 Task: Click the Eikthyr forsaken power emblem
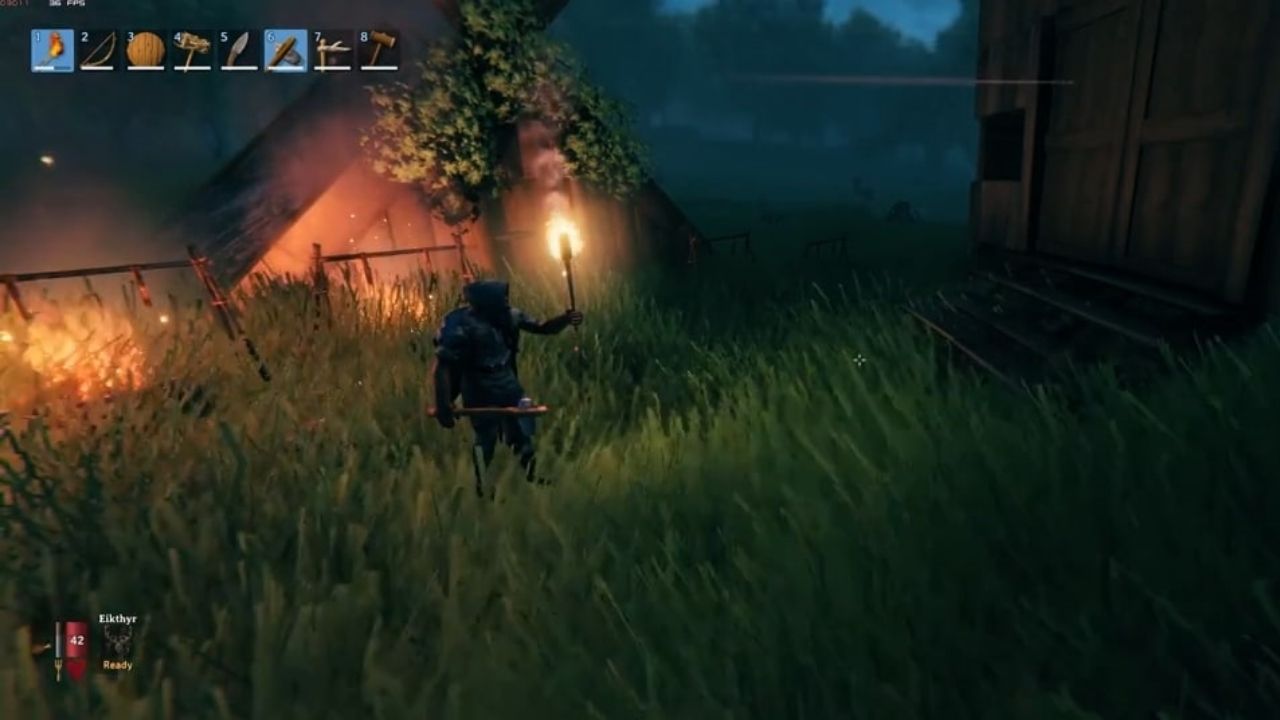(x=118, y=640)
